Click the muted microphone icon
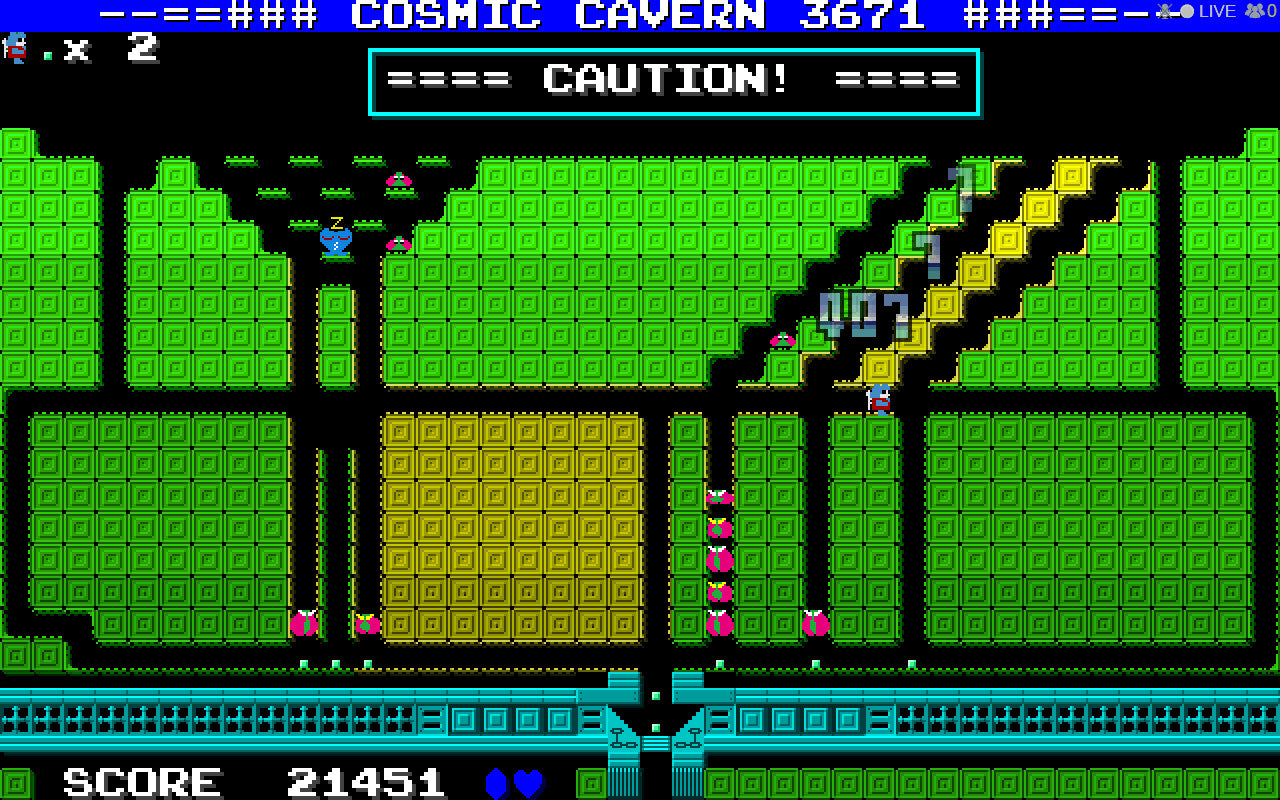Image resolution: width=1280 pixels, height=800 pixels. click(x=1164, y=11)
